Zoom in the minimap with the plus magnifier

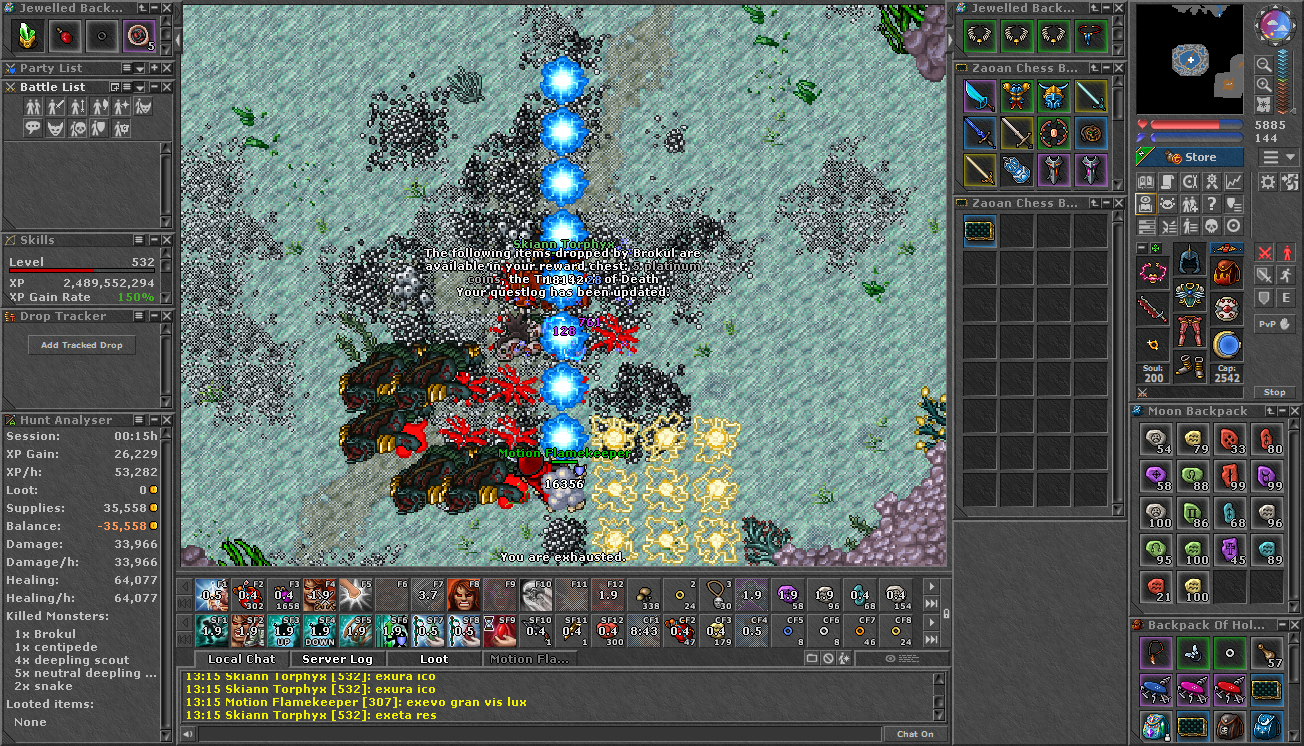point(1264,85)
